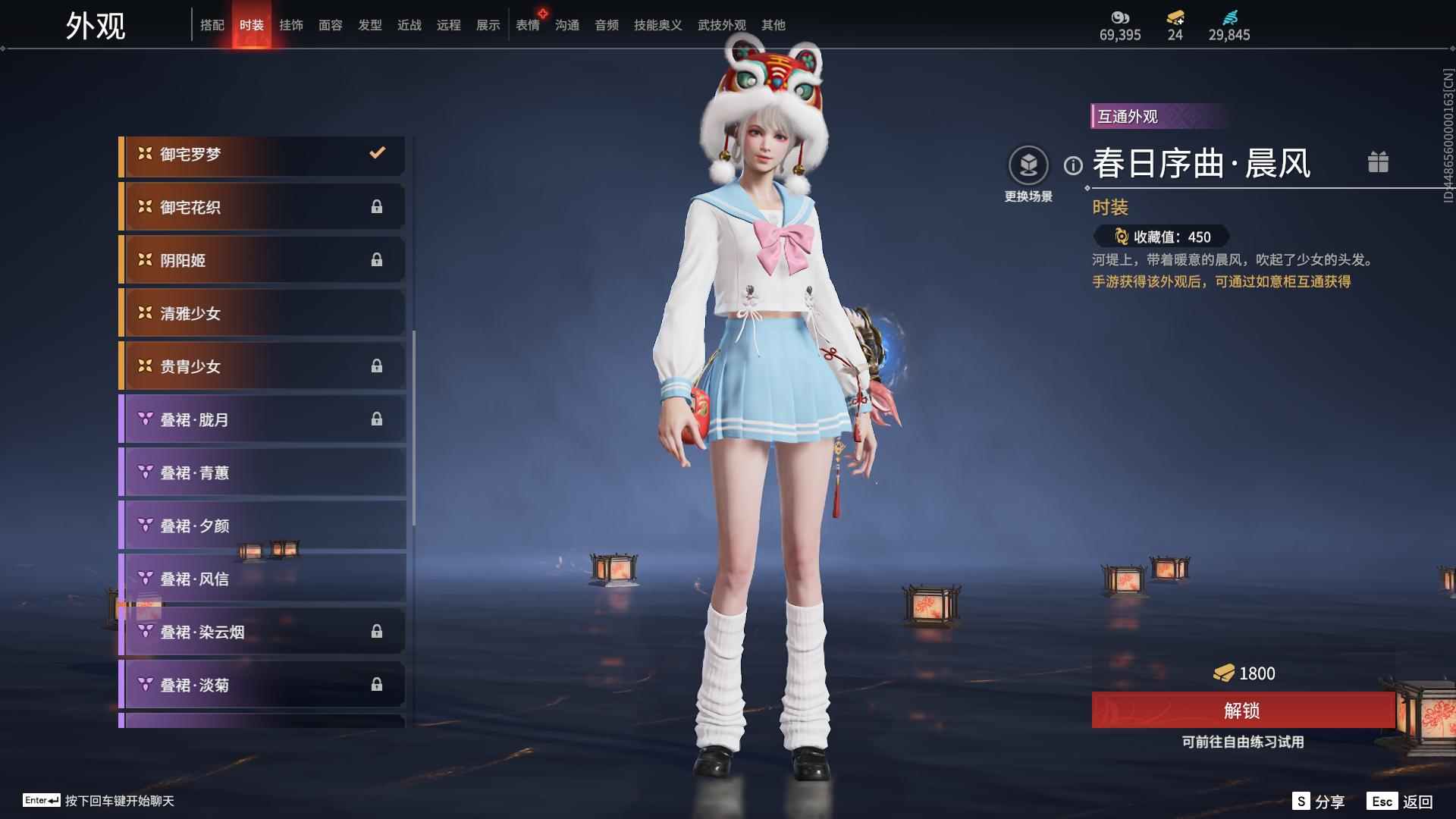Open the 表情 menu with red notification badge
1456x819 pixels.
click(x=527, y=25)
